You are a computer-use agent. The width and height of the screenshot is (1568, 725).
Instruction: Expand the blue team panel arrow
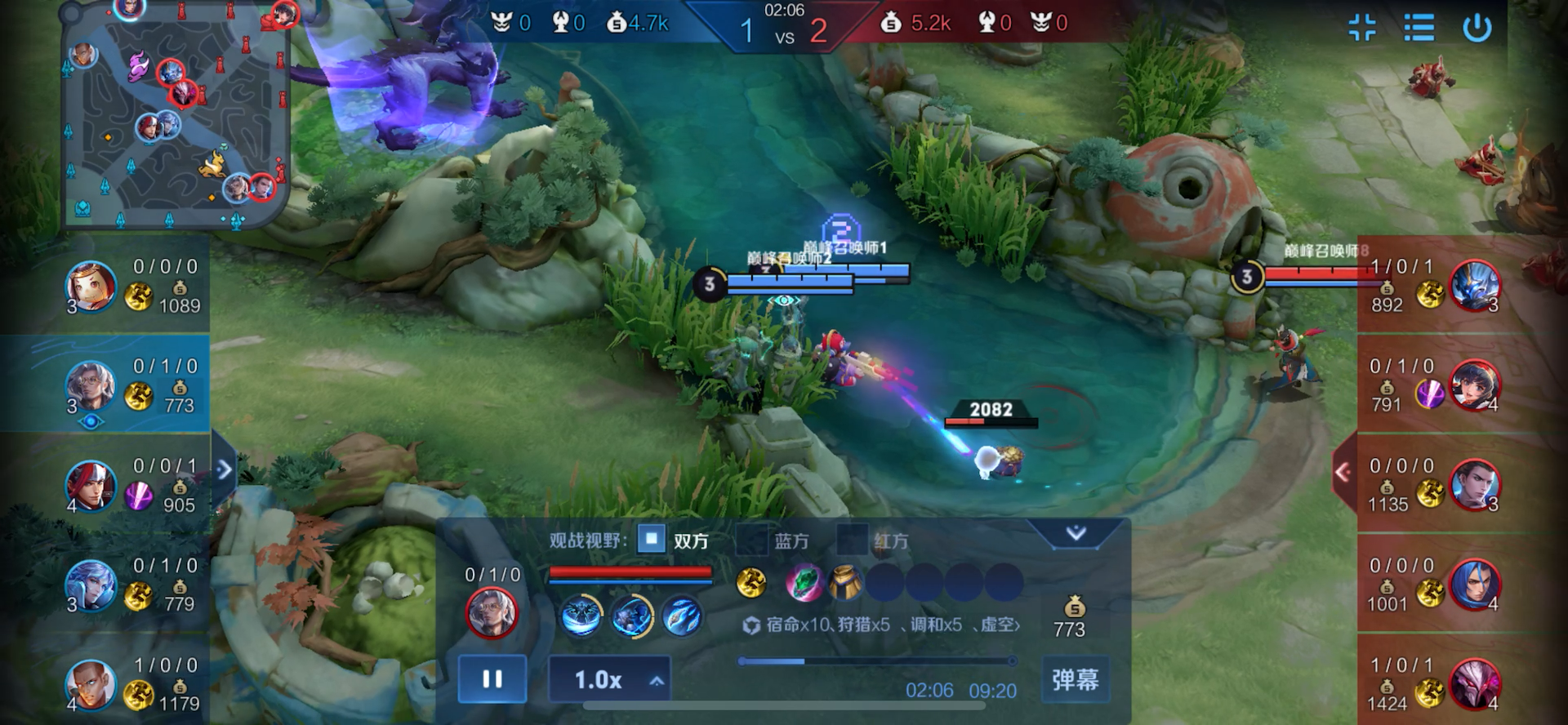click(x=224, y=469)
